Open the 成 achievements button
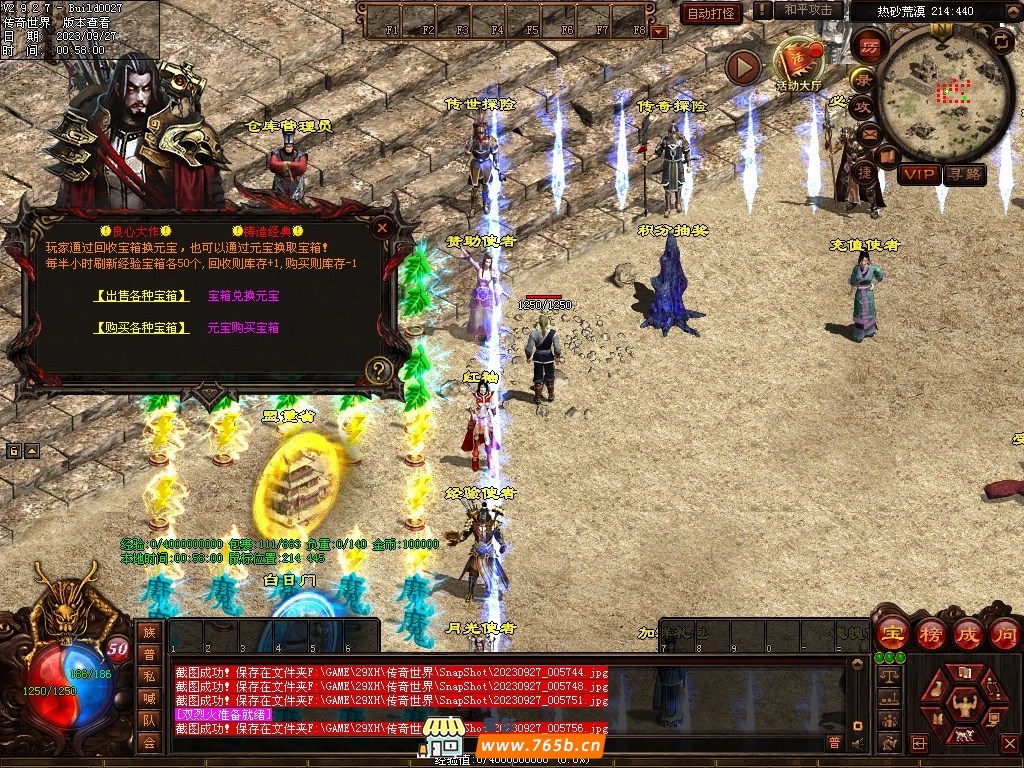The image size is (1024, 768). coord(967,633)
